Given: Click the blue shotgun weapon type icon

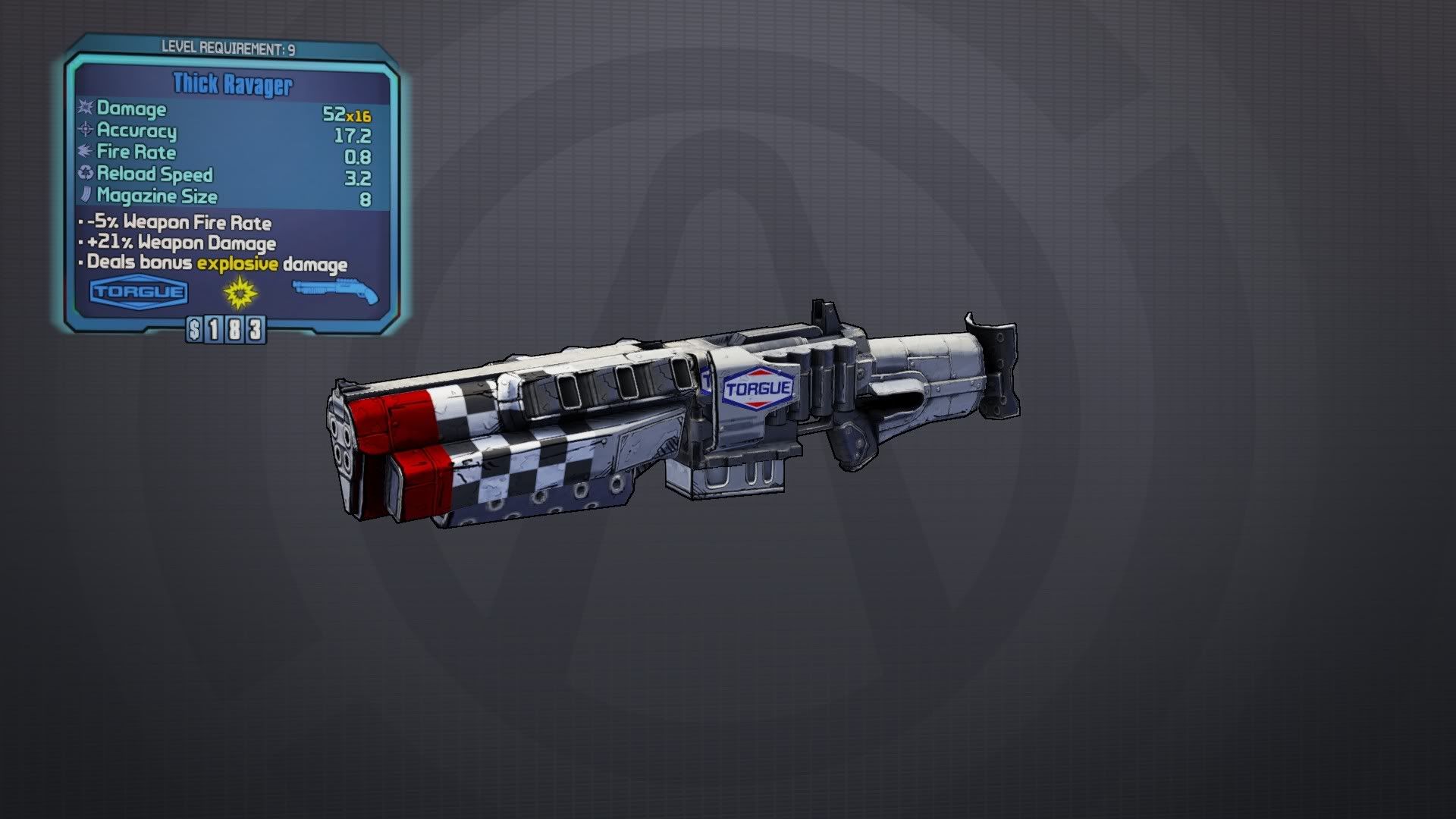Looking at the screenshot, I should (x=334, y=291).
